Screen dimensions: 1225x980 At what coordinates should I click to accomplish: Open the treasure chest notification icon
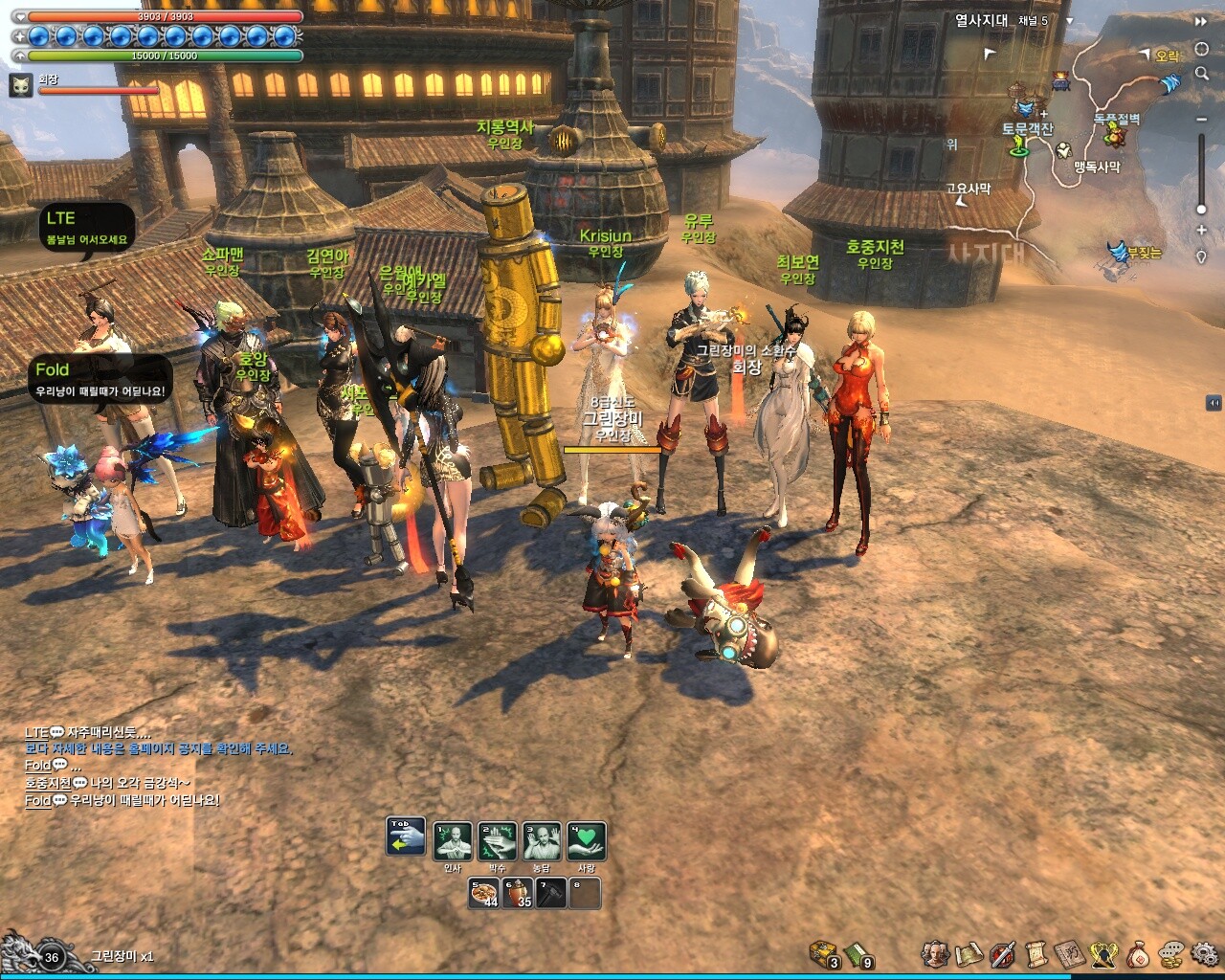[823, 953]
